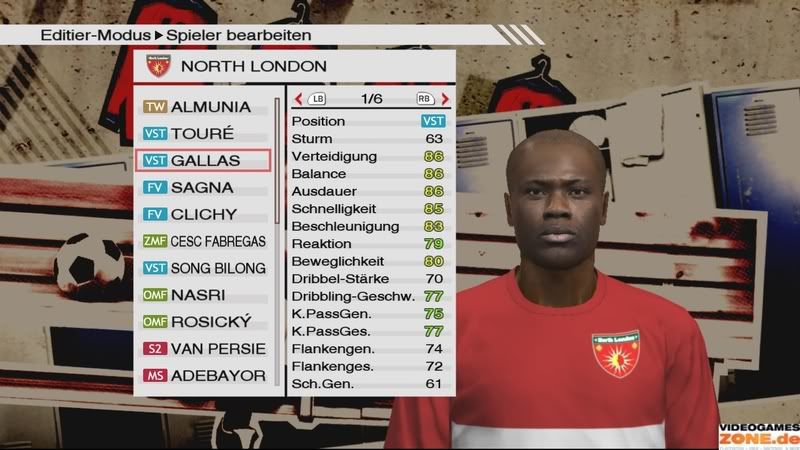
Task: Go to next stats page with right arrow
Action: click(x=445, y=99)
